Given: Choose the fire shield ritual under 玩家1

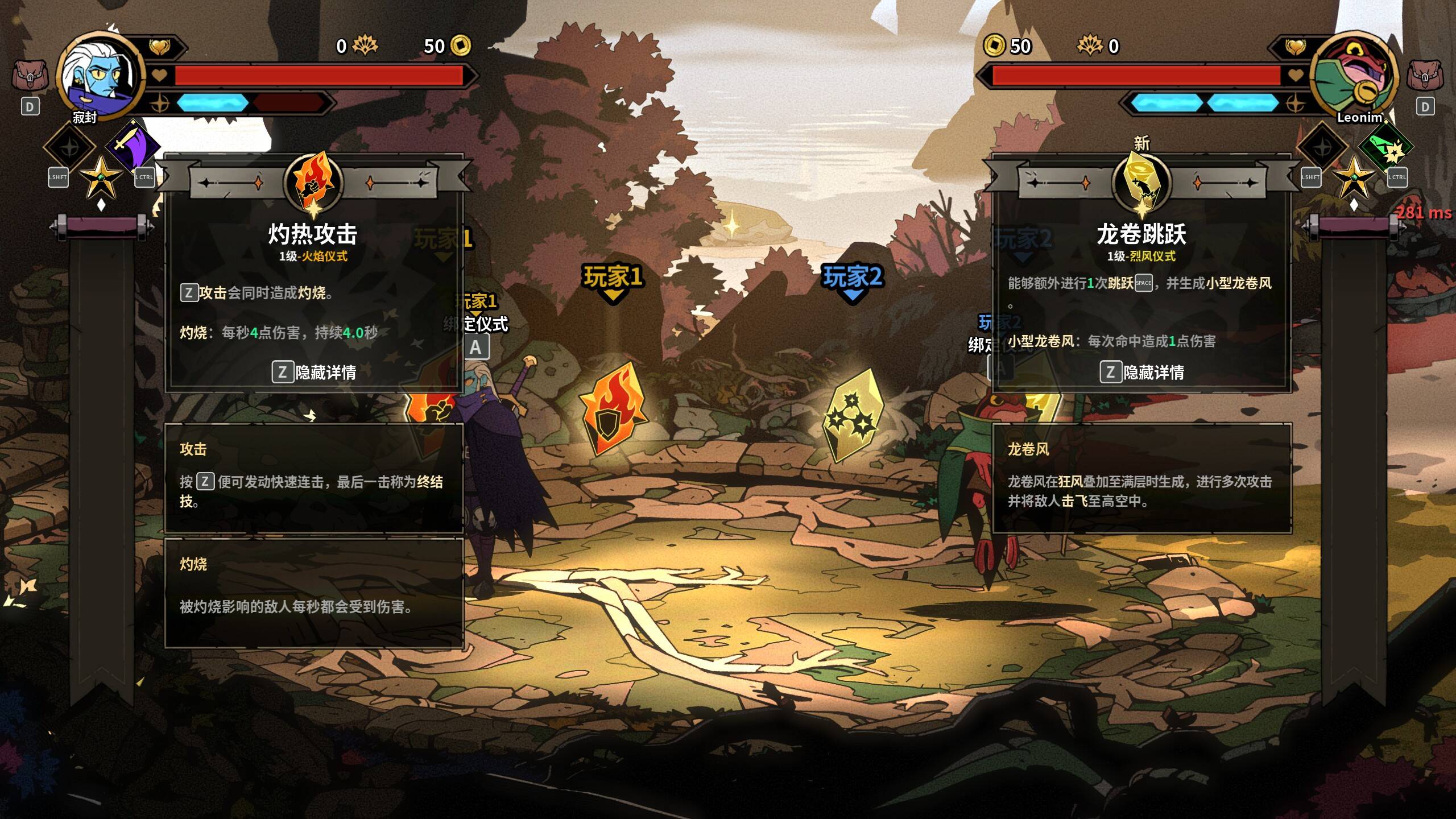Looking at the screenshot, I should [613, 408].
